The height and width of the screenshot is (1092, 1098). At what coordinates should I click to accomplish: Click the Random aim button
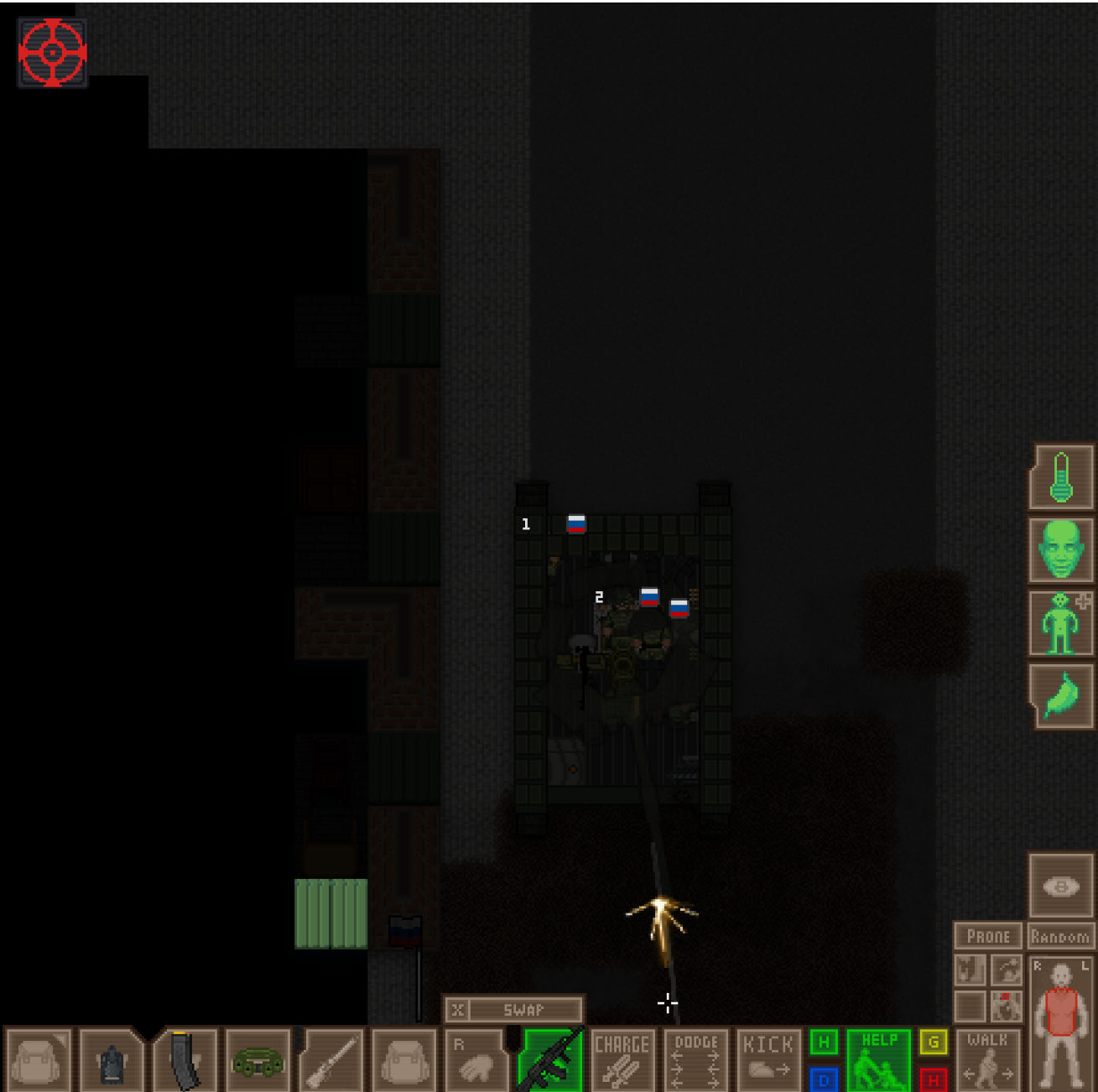click(x=1060, y=936)
